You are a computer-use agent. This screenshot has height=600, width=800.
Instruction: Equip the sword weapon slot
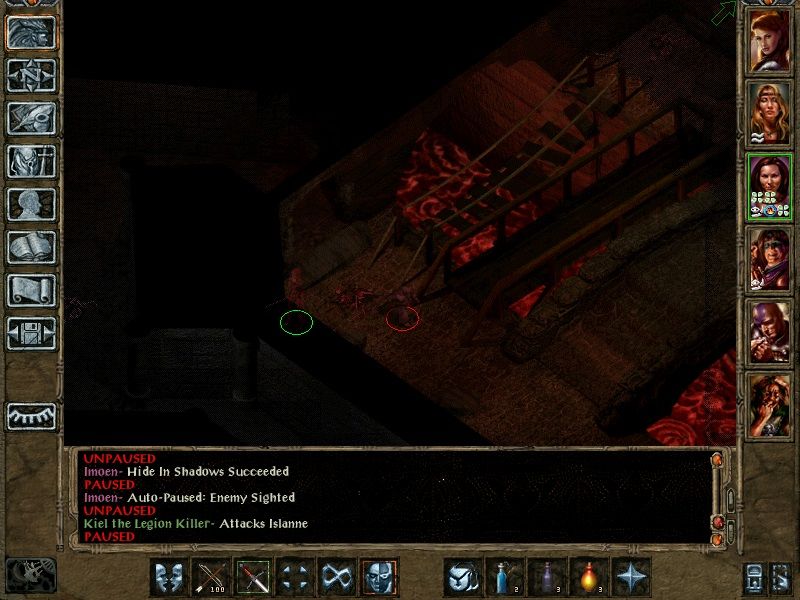(x=253, y=577)
